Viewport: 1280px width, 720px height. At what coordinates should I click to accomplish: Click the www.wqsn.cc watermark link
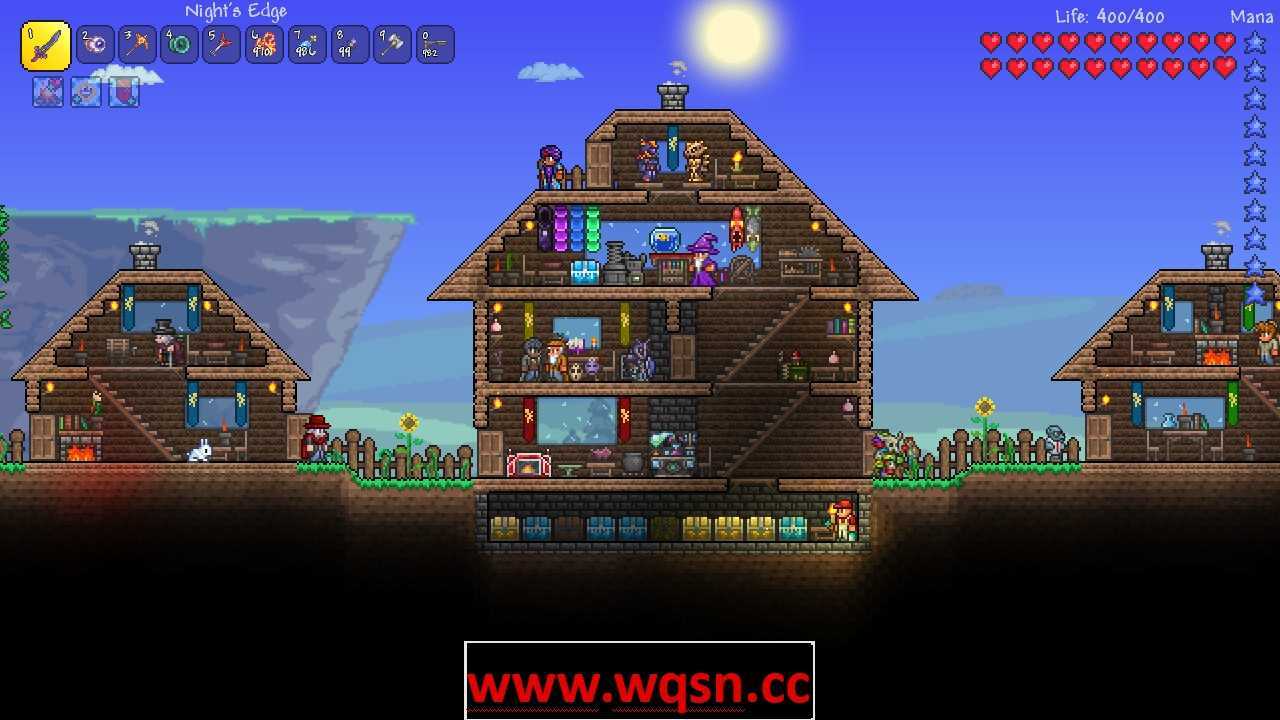[640, 686]
